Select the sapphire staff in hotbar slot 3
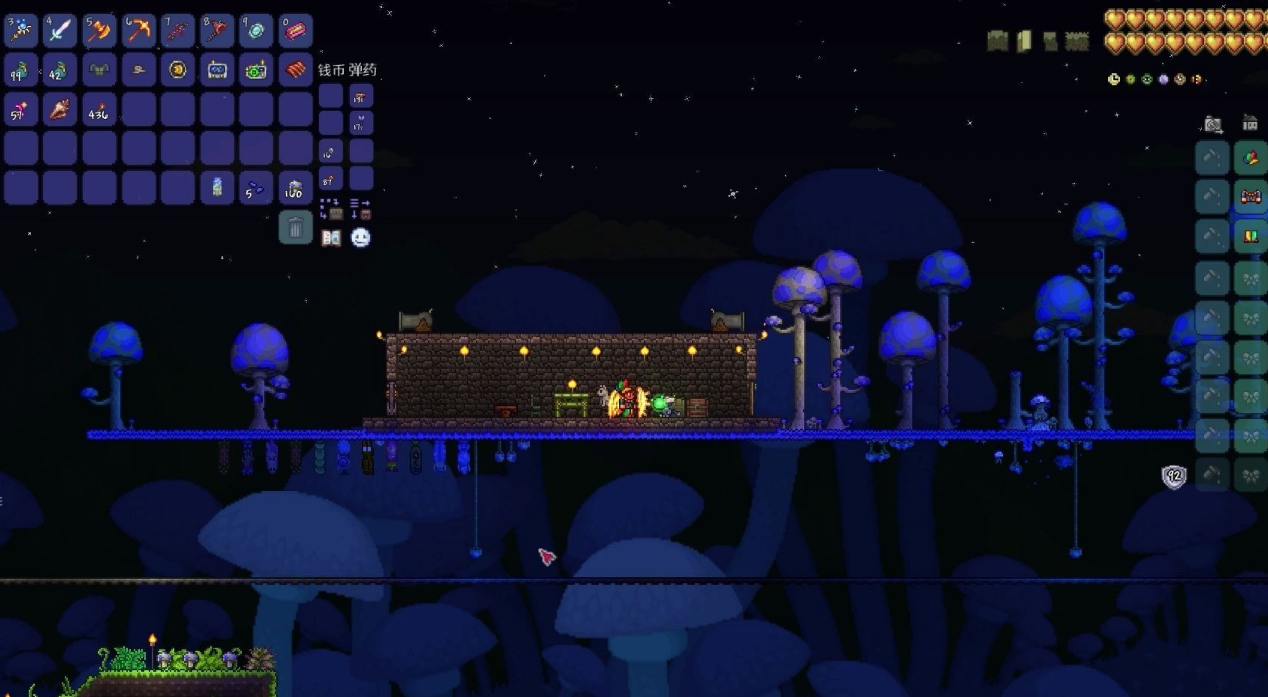This screenshot has height=697, width=1268. coord(20,31)
